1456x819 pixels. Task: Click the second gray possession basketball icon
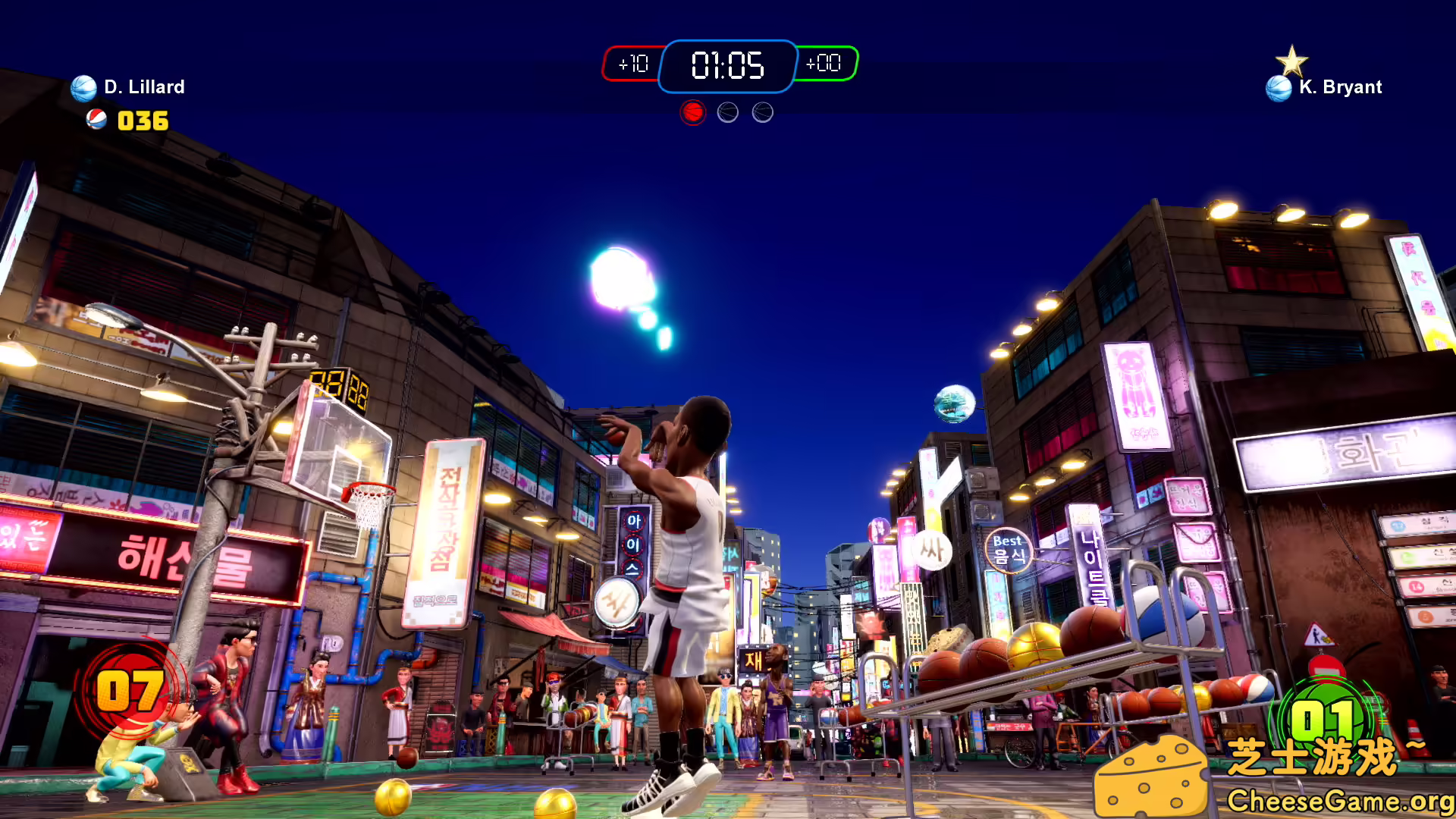click(726, 111)
